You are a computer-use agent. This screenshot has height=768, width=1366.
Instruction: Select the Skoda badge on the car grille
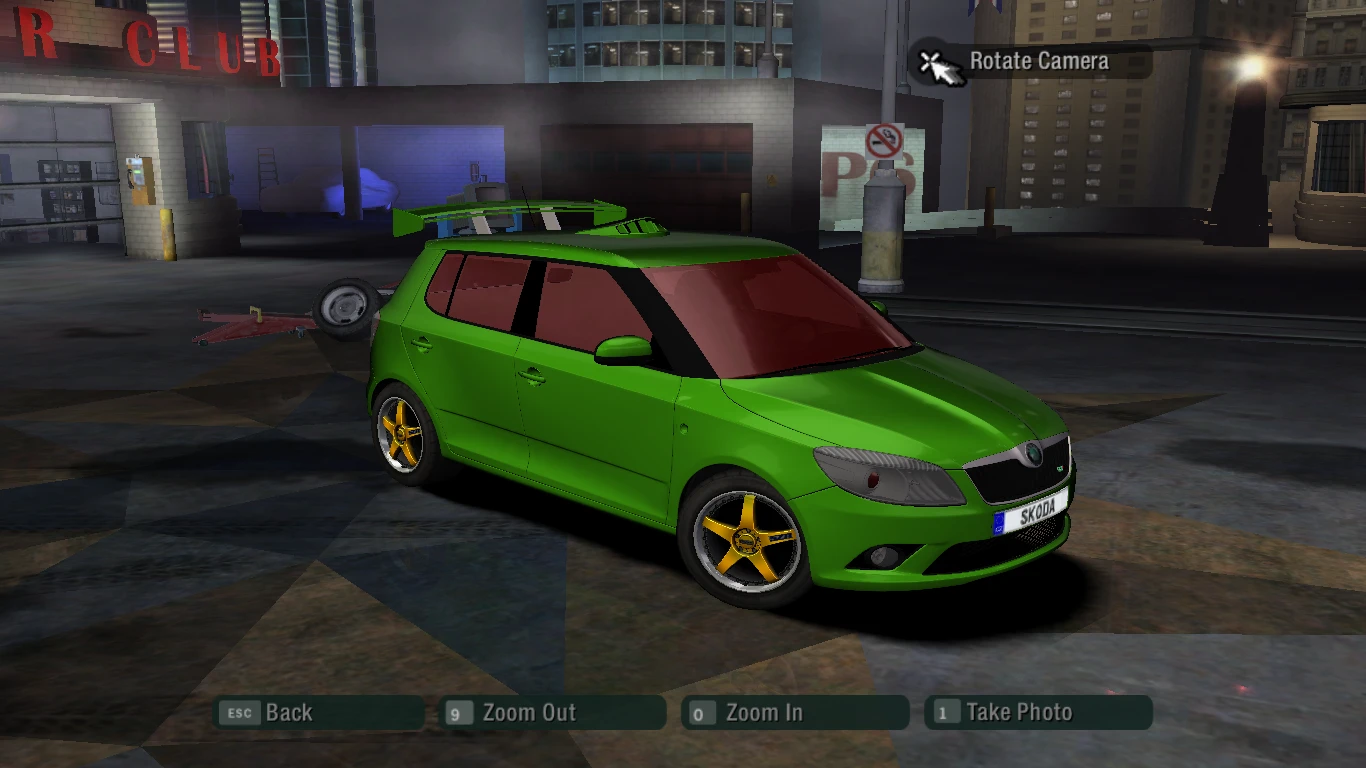pyautogui.click(x=1031, y=453)
